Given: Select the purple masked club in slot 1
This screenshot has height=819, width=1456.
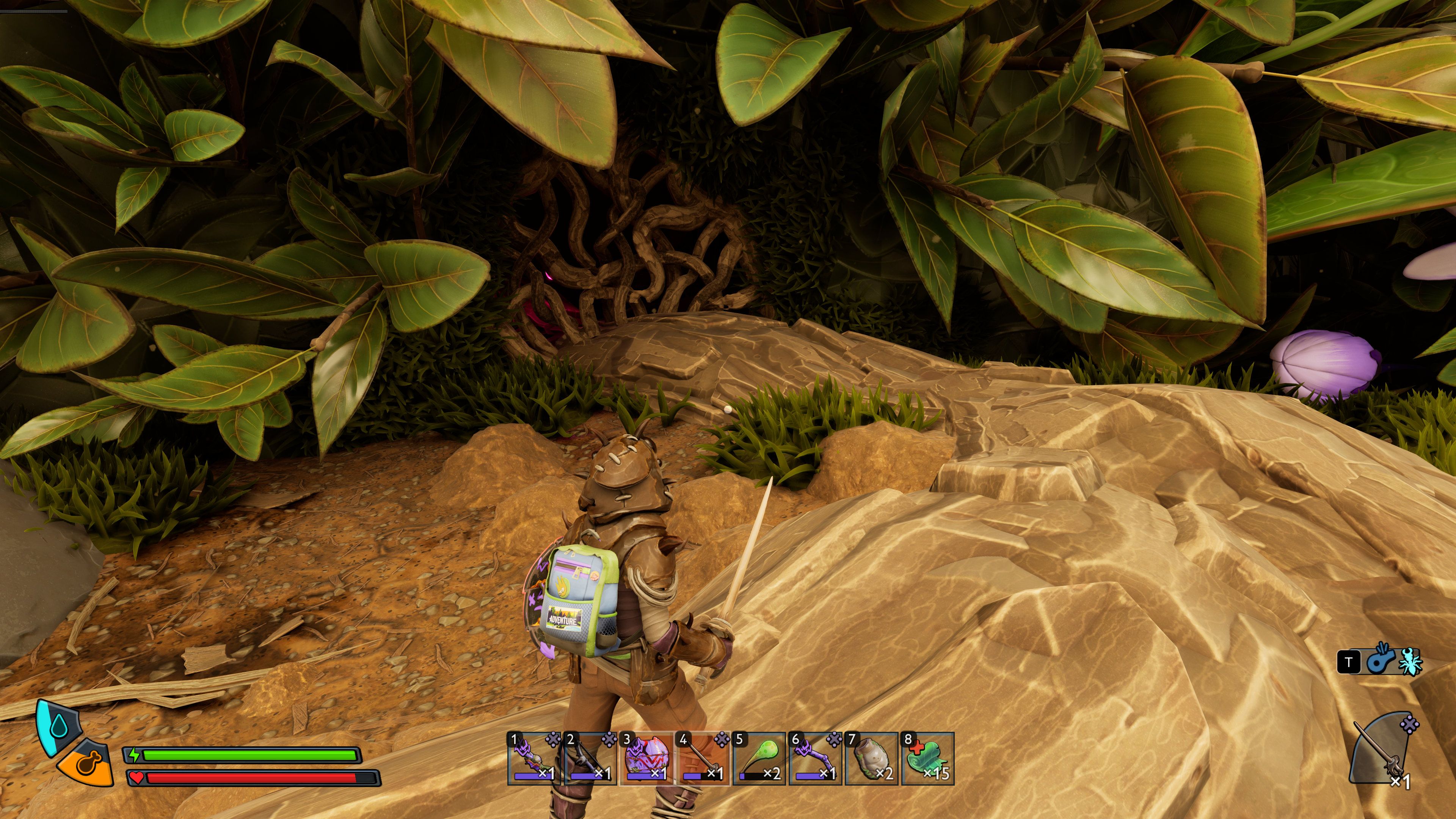Looking at the screenshot, I should point(533,758).
